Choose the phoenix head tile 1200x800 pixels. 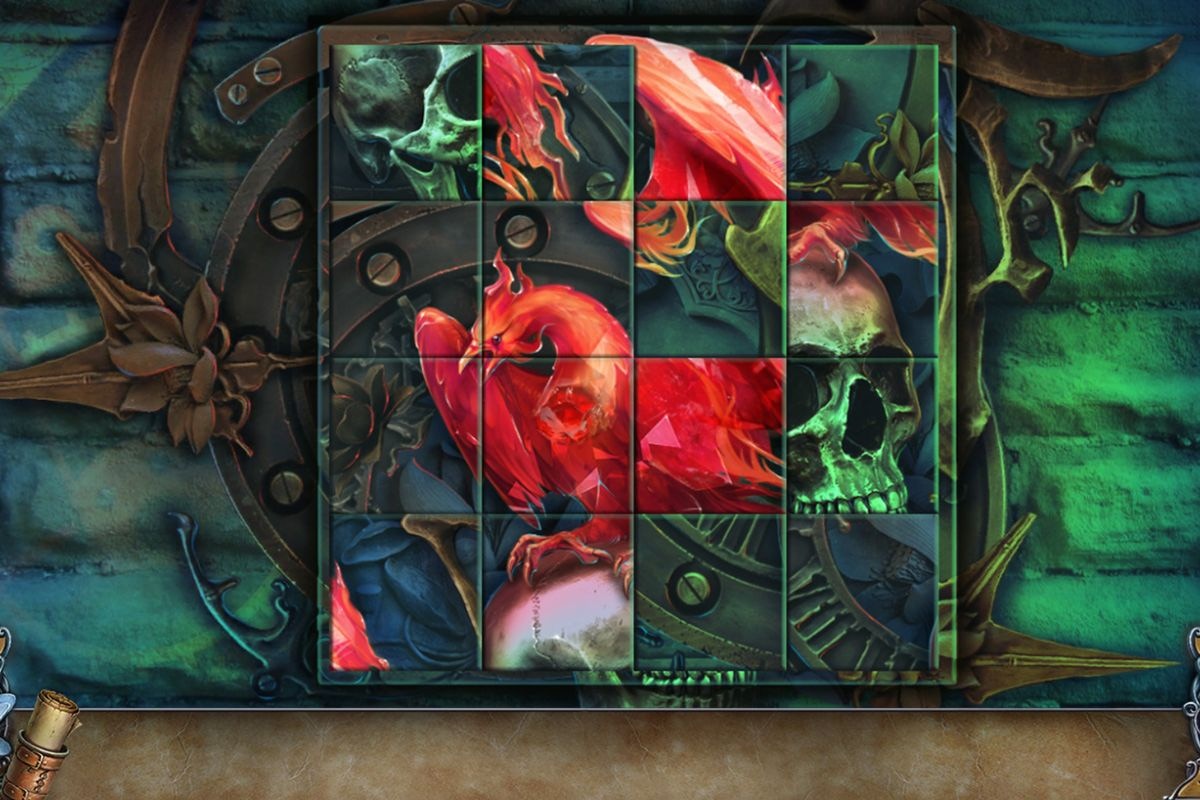[x=557, y=279]
